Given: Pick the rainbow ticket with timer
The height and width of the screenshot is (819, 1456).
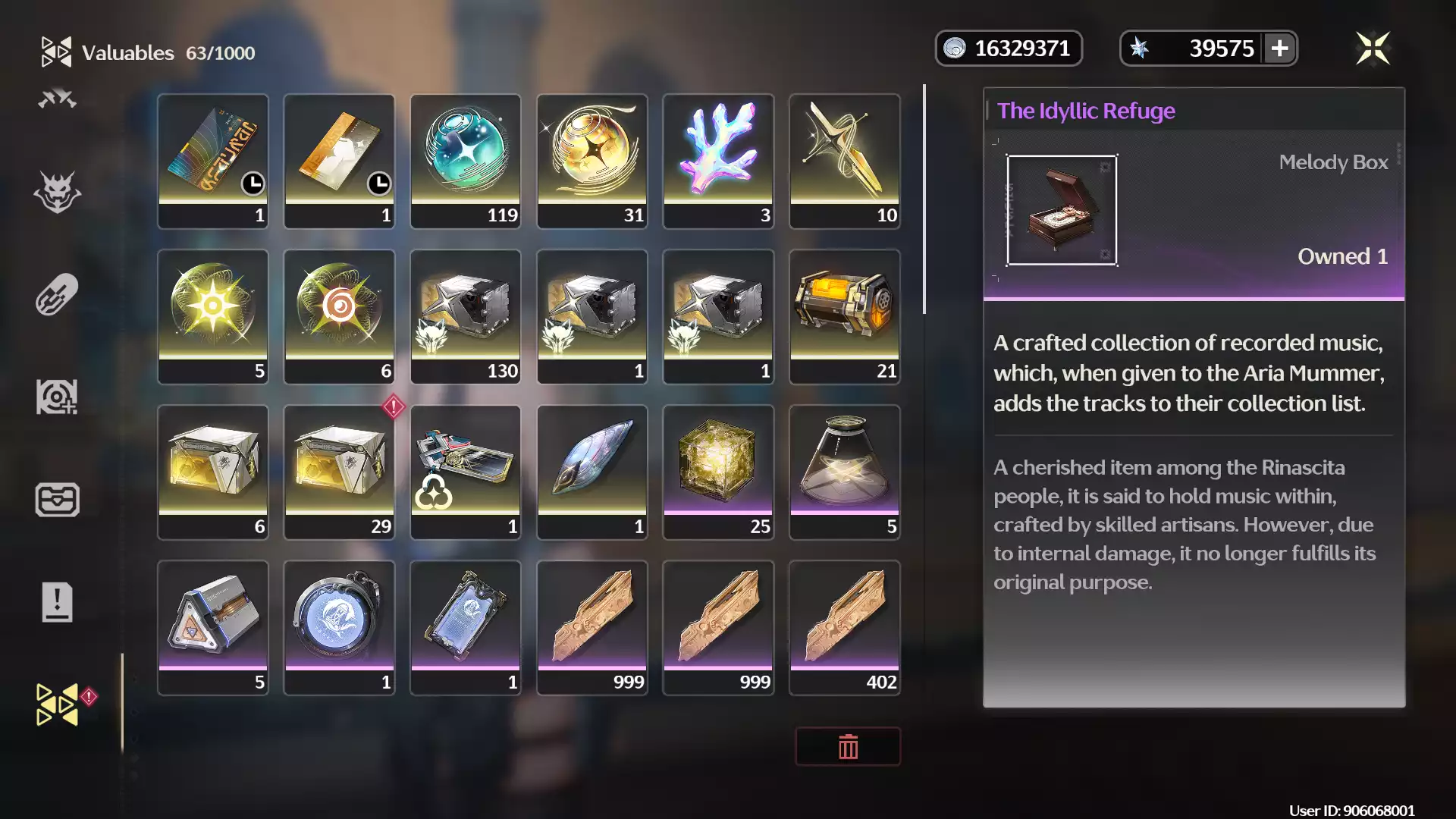Looking at the screenshot, I should 213,161.
